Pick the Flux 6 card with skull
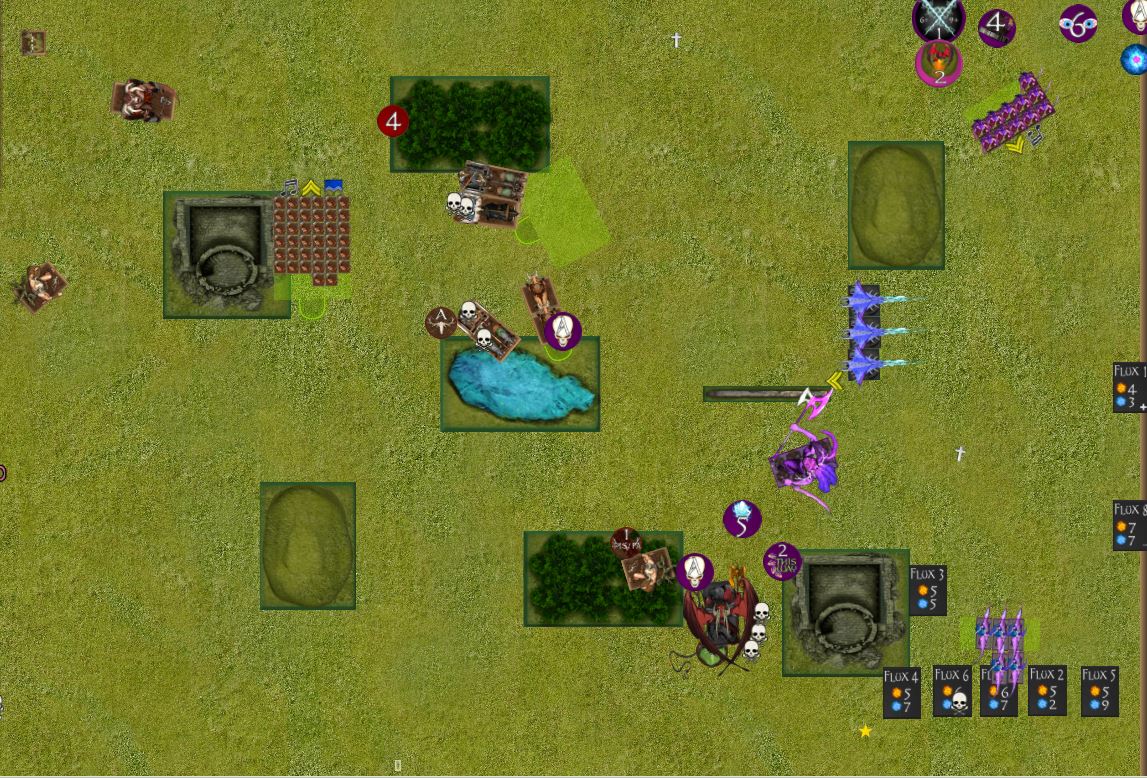The image size is (1147, 778). point(952,691)
